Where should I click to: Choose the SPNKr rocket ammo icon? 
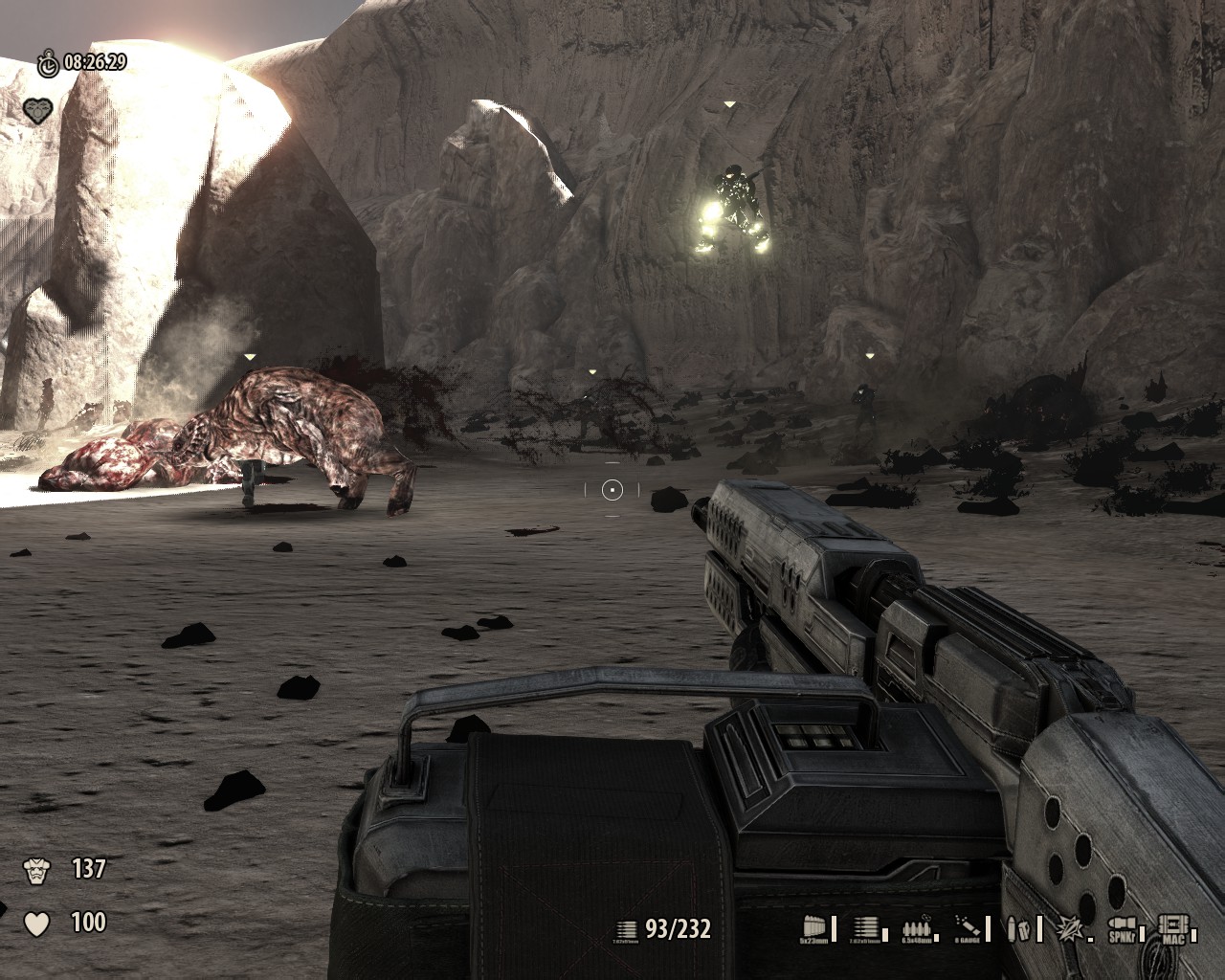[1120, 926]
